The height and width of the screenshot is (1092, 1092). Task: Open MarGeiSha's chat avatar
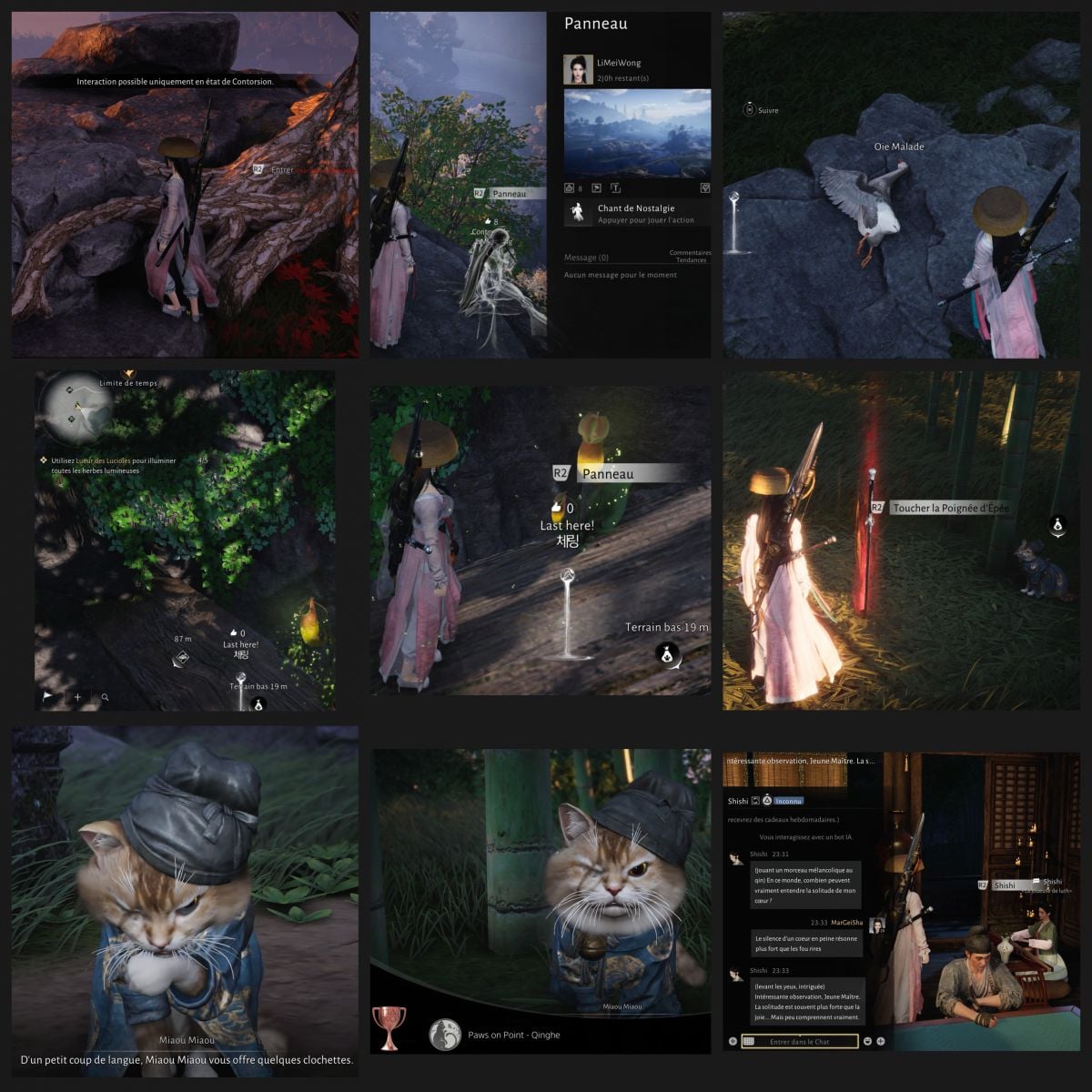coord(876,925)
